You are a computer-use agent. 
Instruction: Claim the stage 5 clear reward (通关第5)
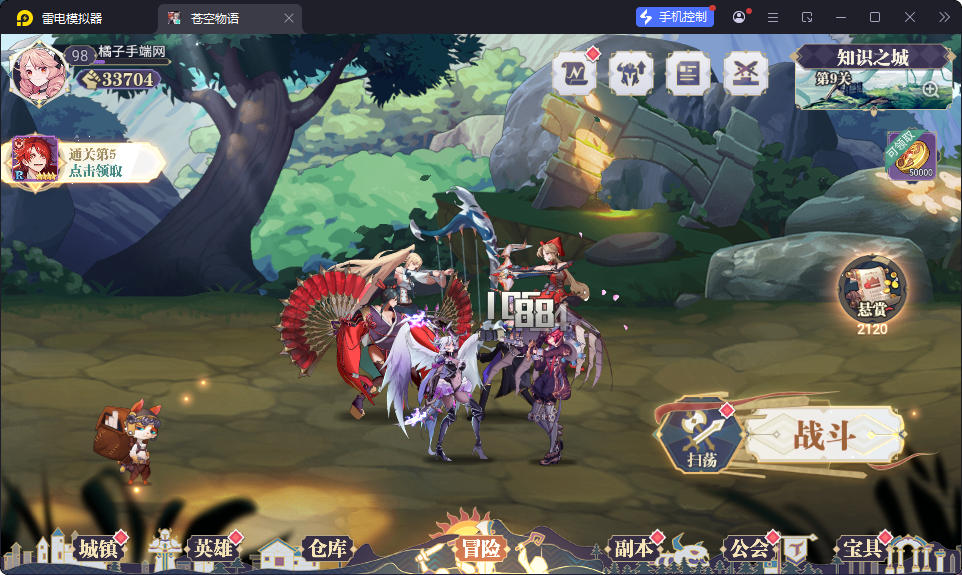pos(85,161)
